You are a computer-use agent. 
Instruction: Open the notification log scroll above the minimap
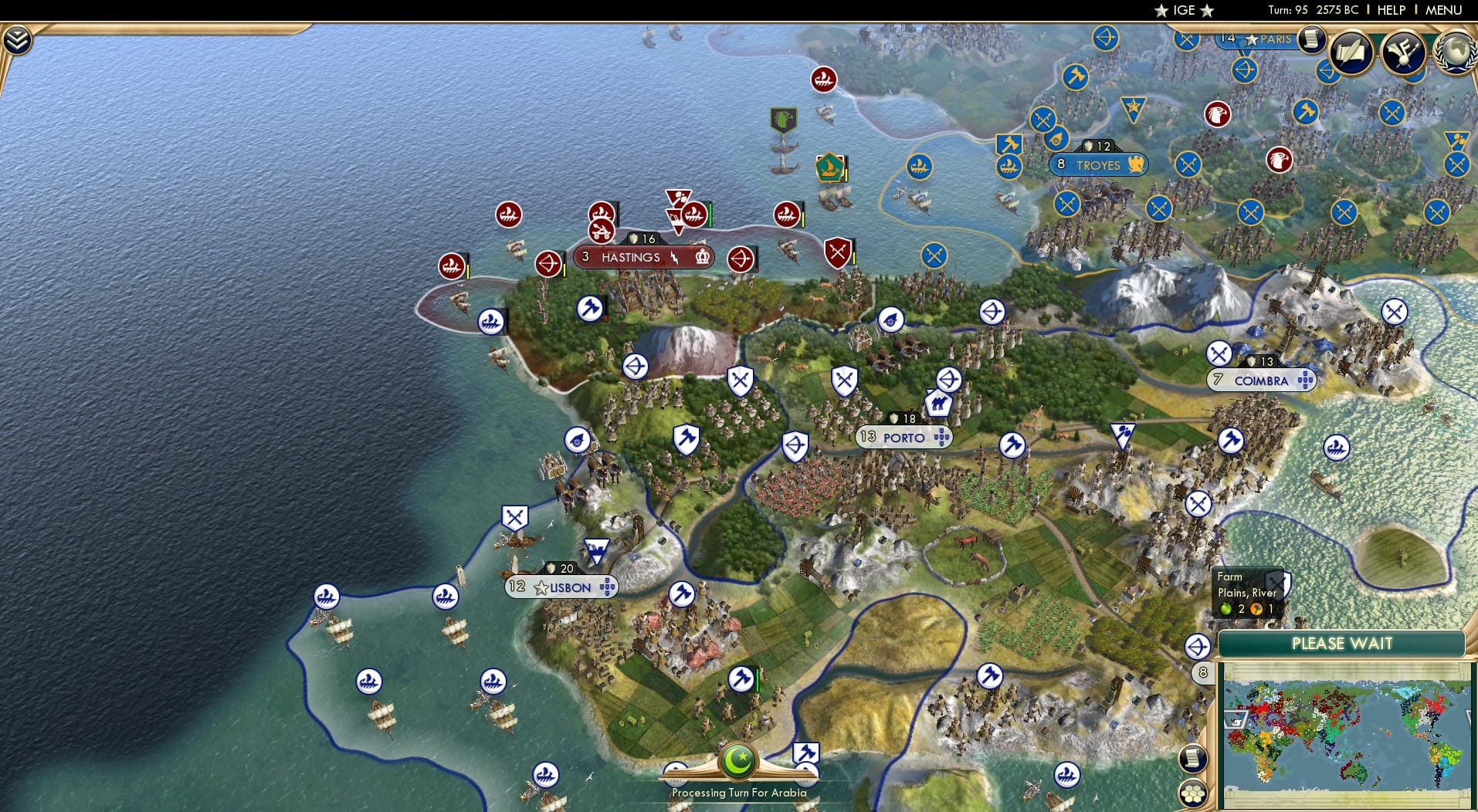point(1194,758)
